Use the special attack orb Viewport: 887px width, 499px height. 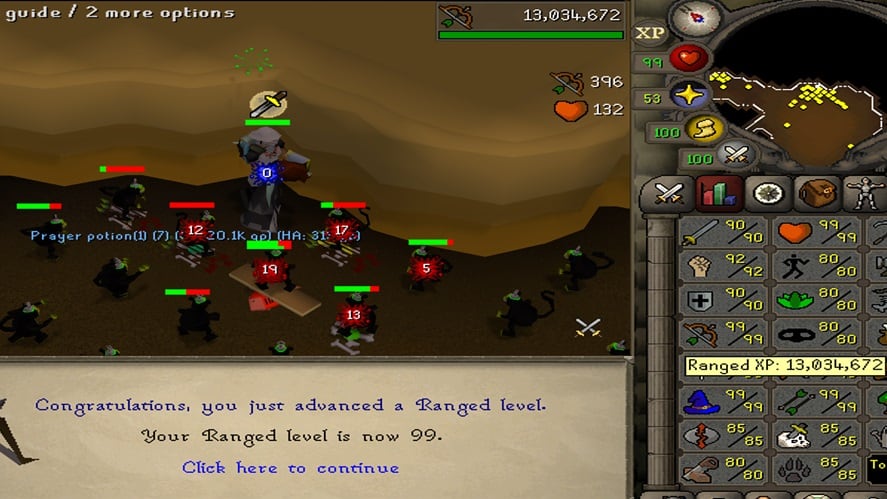tap(737, 156)
